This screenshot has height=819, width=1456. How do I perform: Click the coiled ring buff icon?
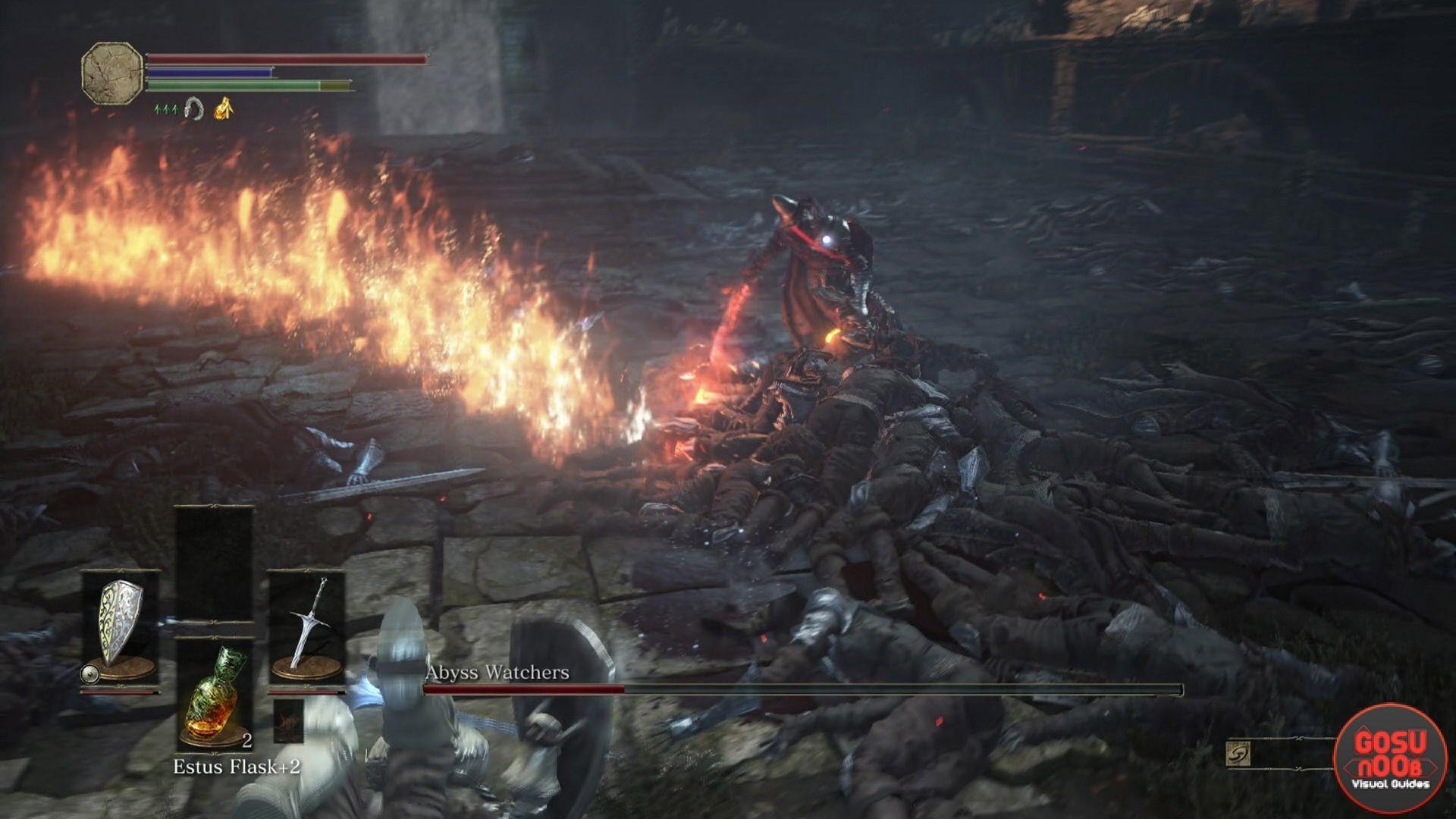(193, 109)
